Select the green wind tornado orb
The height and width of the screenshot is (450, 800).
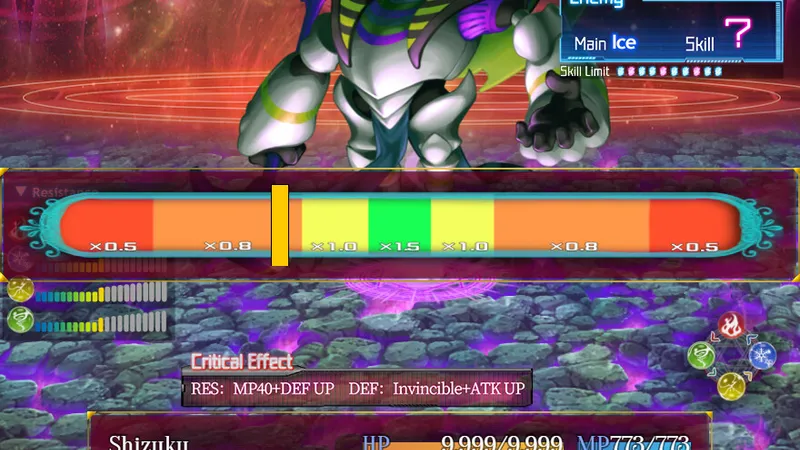point(702,355)
